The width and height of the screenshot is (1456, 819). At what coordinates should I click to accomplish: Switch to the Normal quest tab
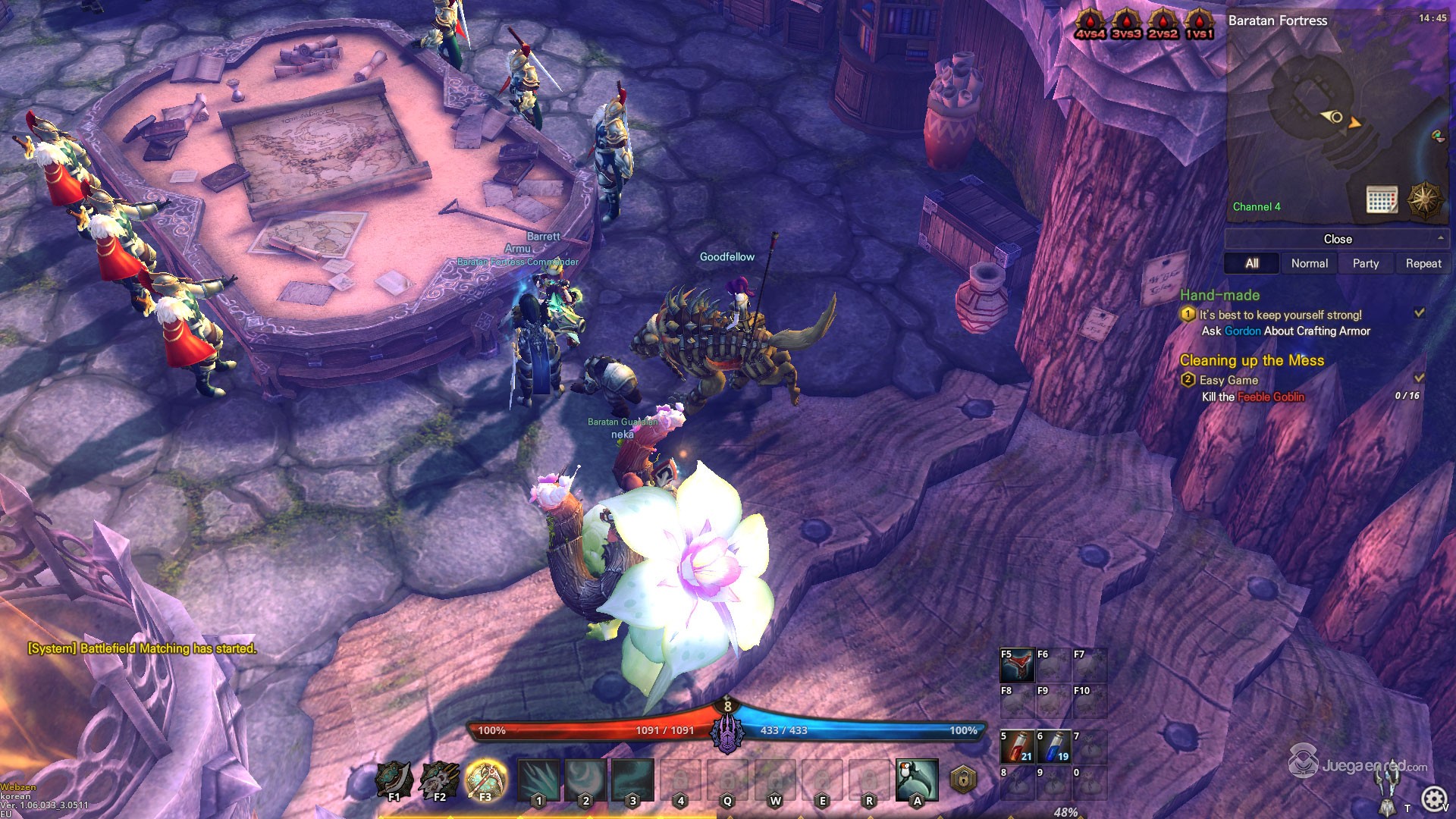(1309, 263)
